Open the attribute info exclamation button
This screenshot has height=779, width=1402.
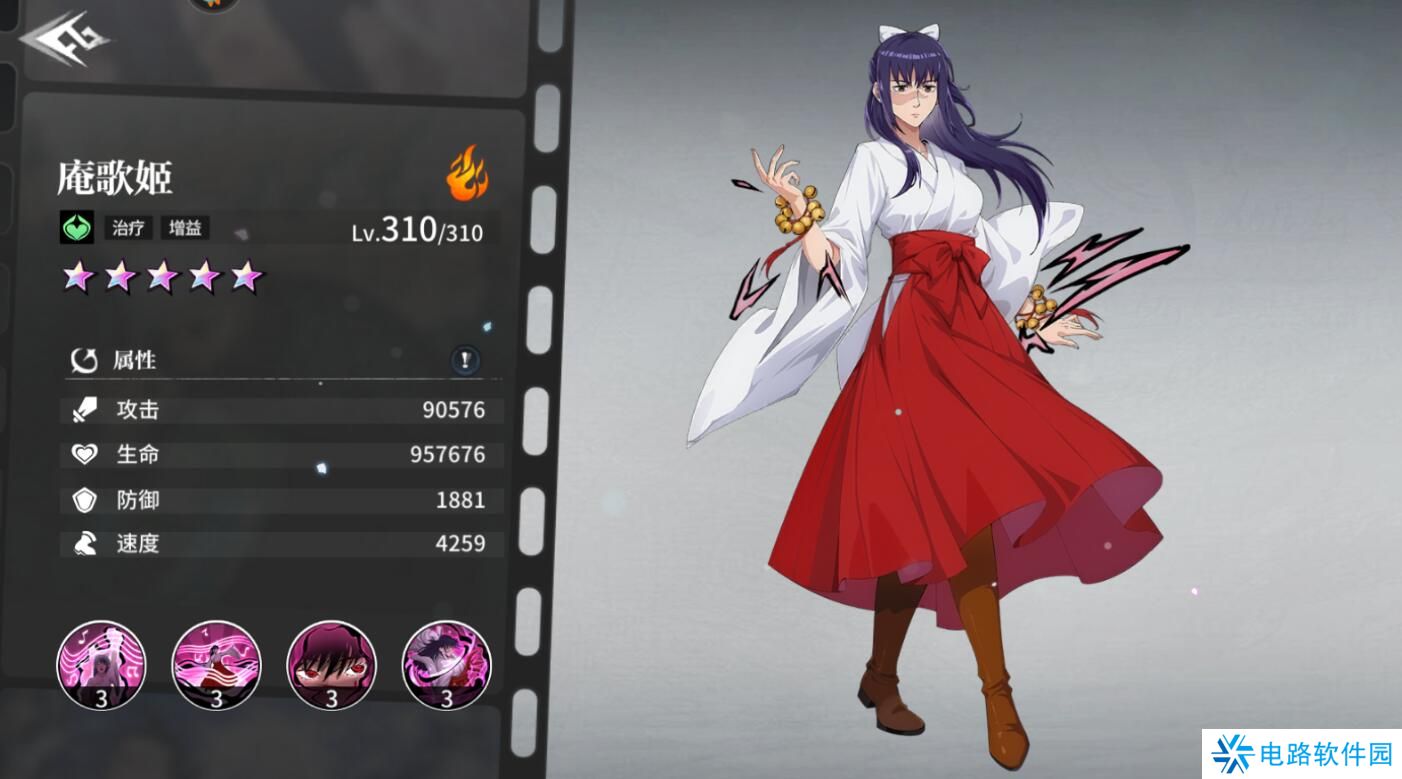[465, 360]
